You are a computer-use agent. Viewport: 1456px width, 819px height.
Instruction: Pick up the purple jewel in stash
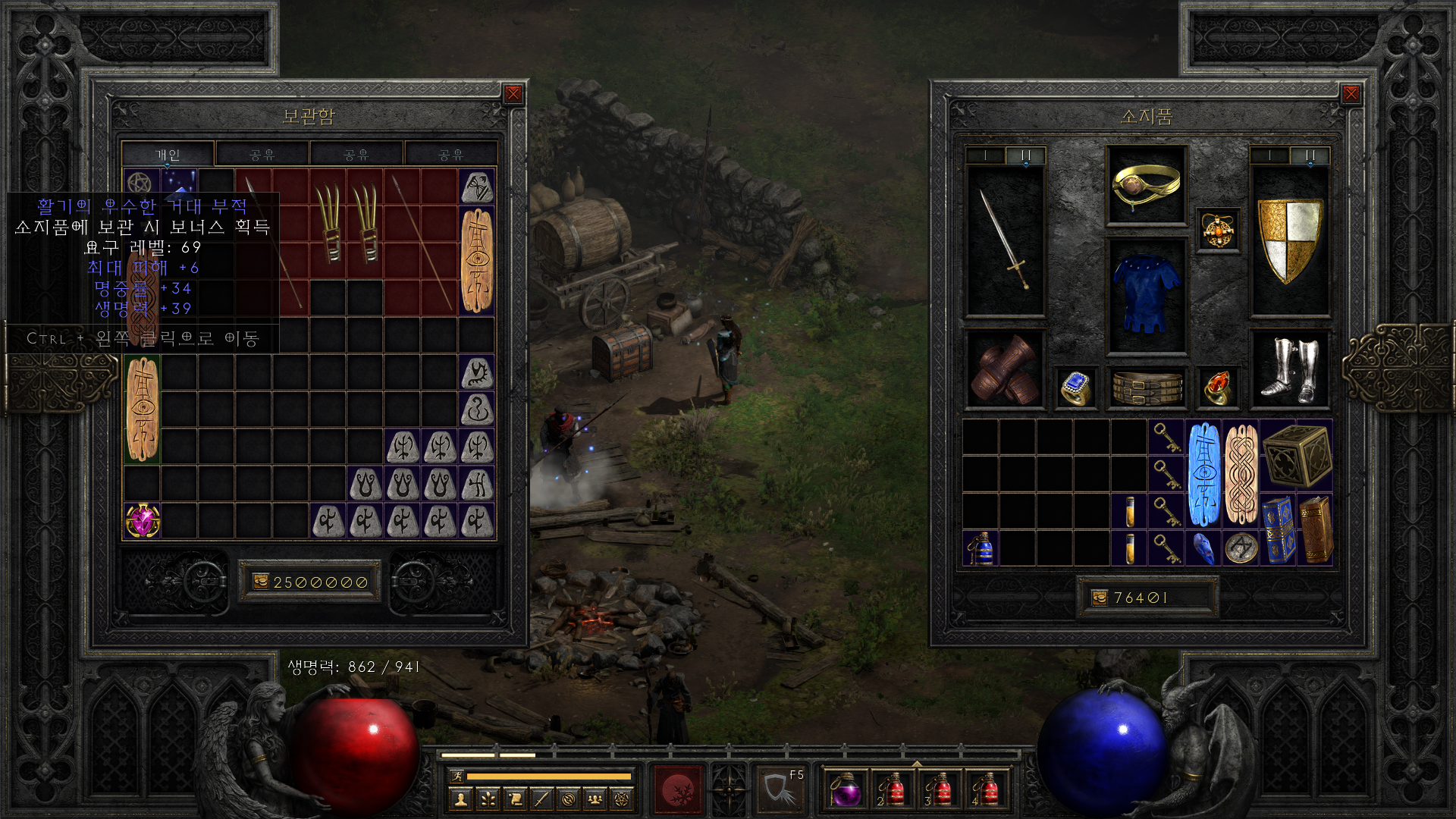pyautogui.click(x=143, y=521)
